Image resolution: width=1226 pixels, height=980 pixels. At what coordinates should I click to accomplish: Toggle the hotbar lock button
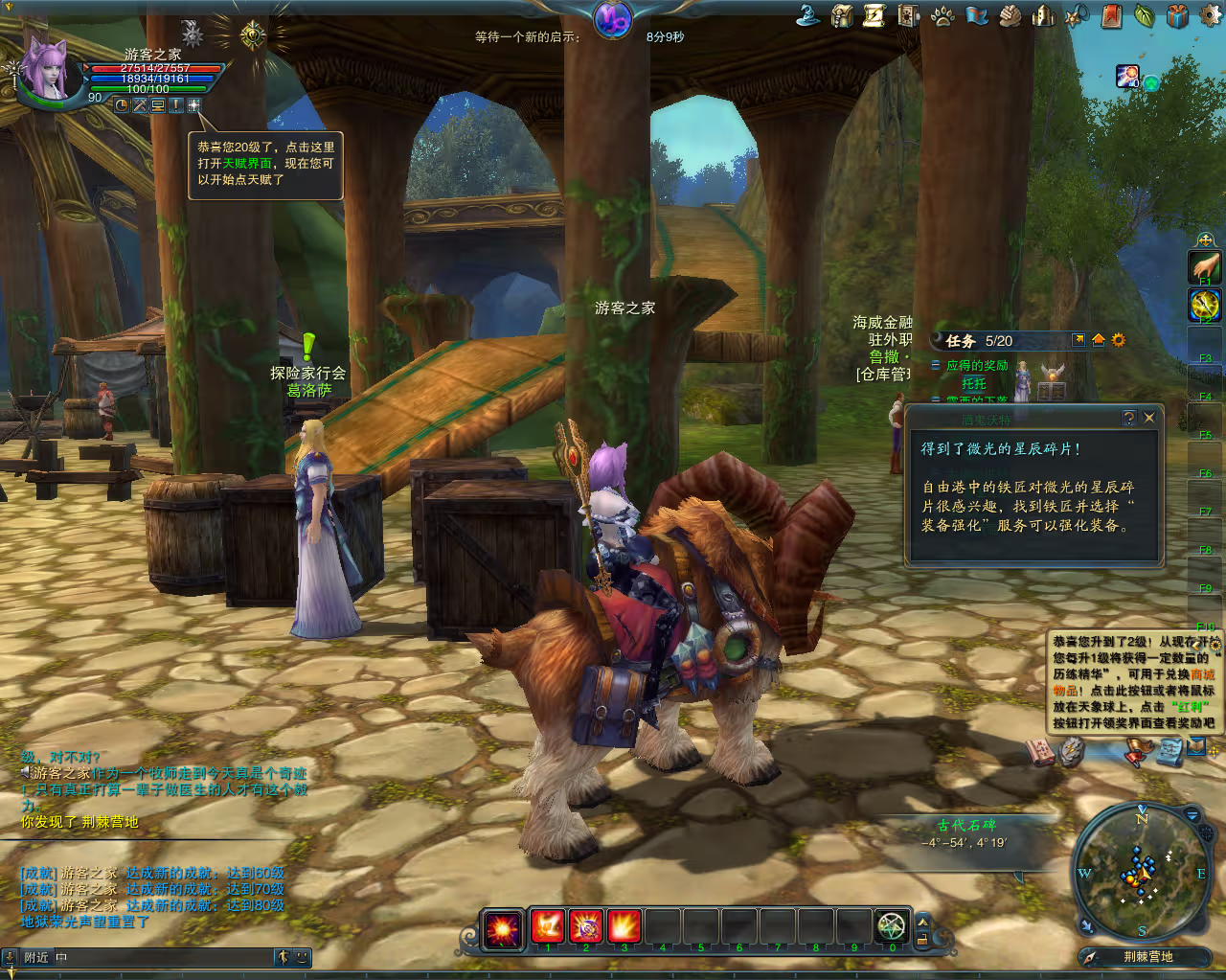point(923,940)
